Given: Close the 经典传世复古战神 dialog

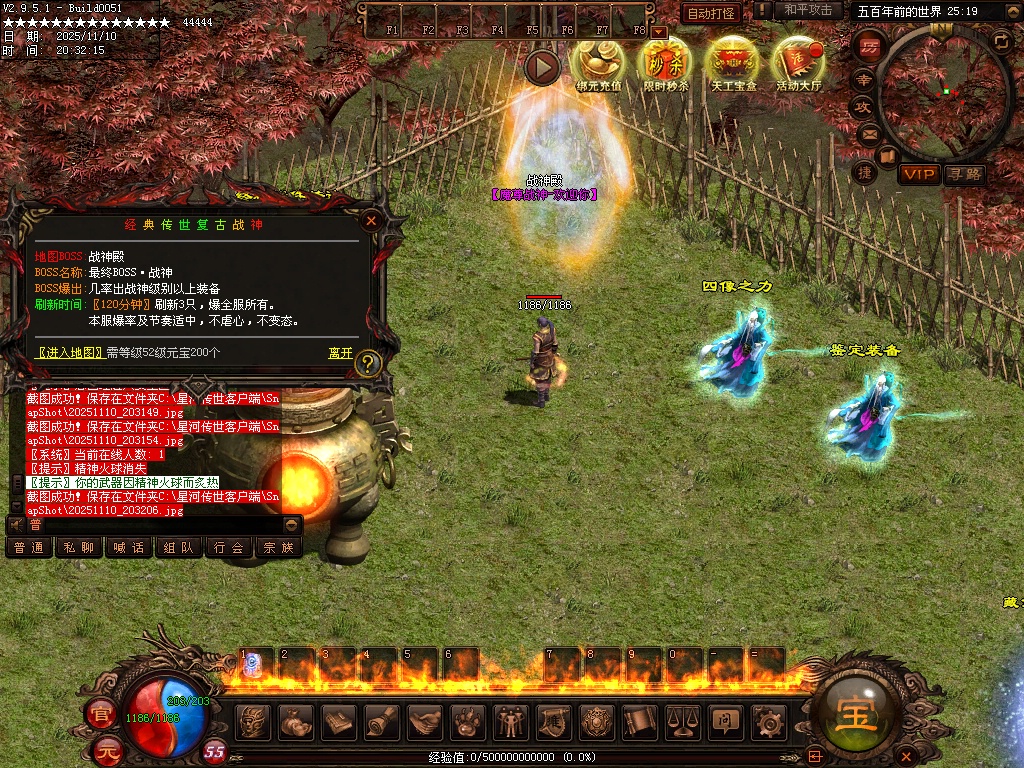Looking at the screenshot, I should pyautogui.click(x=371, y=221).
